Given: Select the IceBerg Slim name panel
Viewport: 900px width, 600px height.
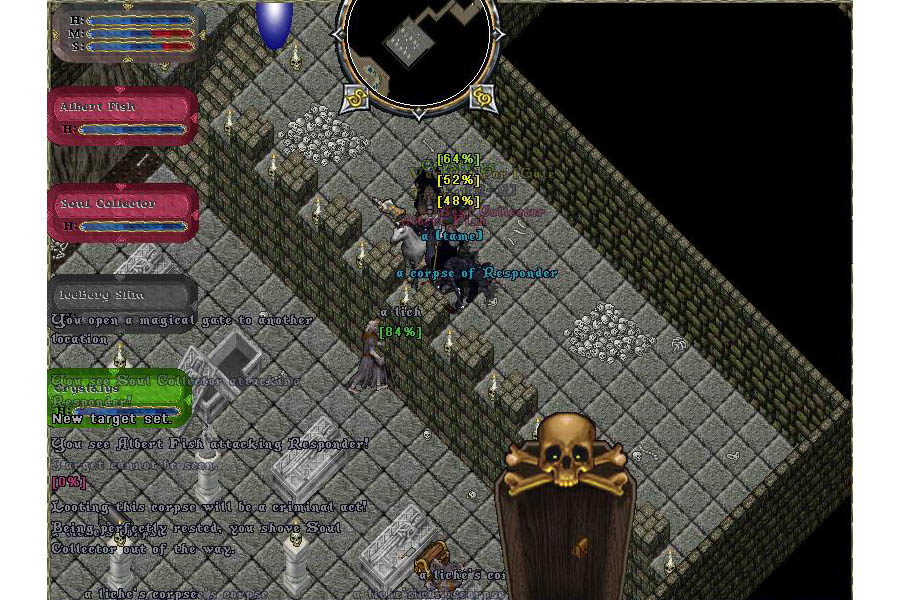Looking at the screenshot, I should tap(122, 294).
